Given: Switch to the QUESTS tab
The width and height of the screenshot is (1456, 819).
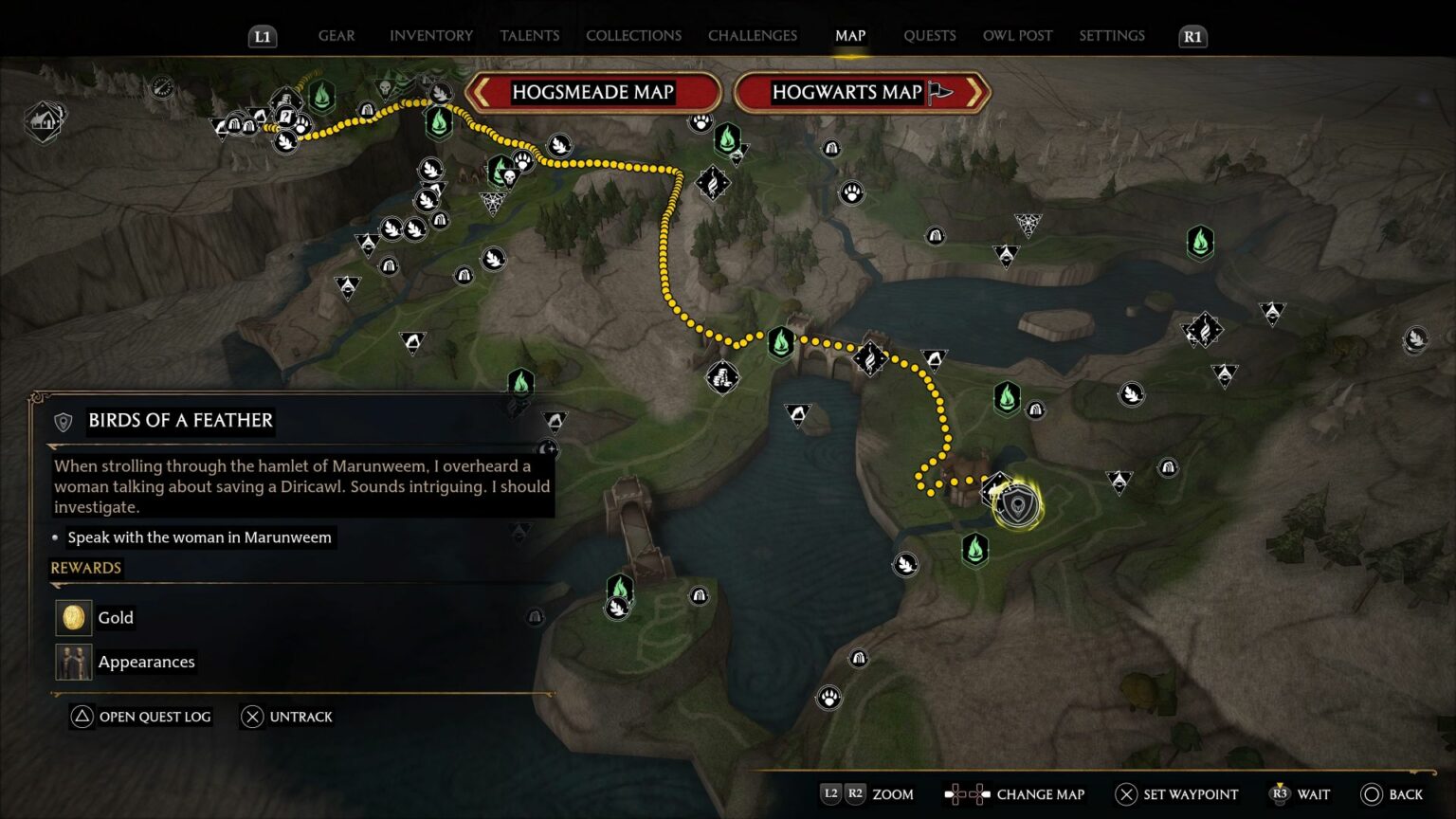Looking at the screenshot, I should pos(930,35).
